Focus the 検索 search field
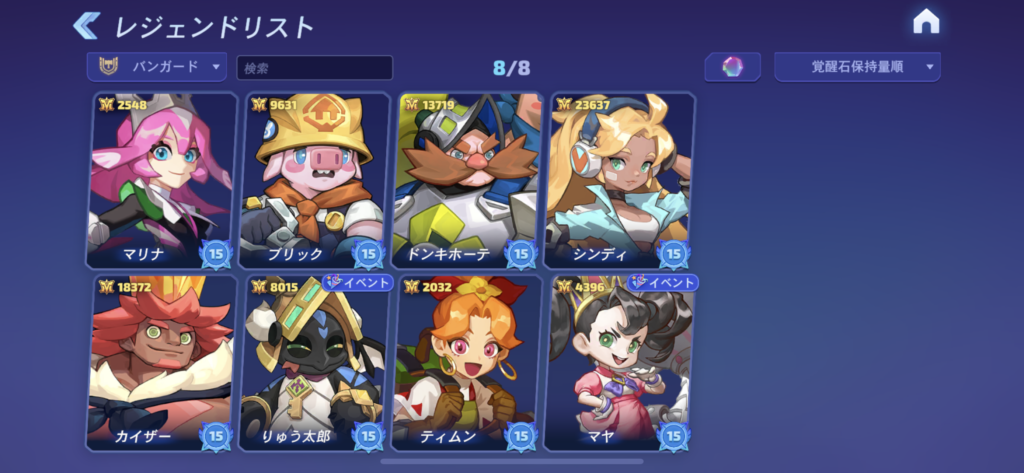Viewport: 1024px width, 473px height. tap(314, 68)
